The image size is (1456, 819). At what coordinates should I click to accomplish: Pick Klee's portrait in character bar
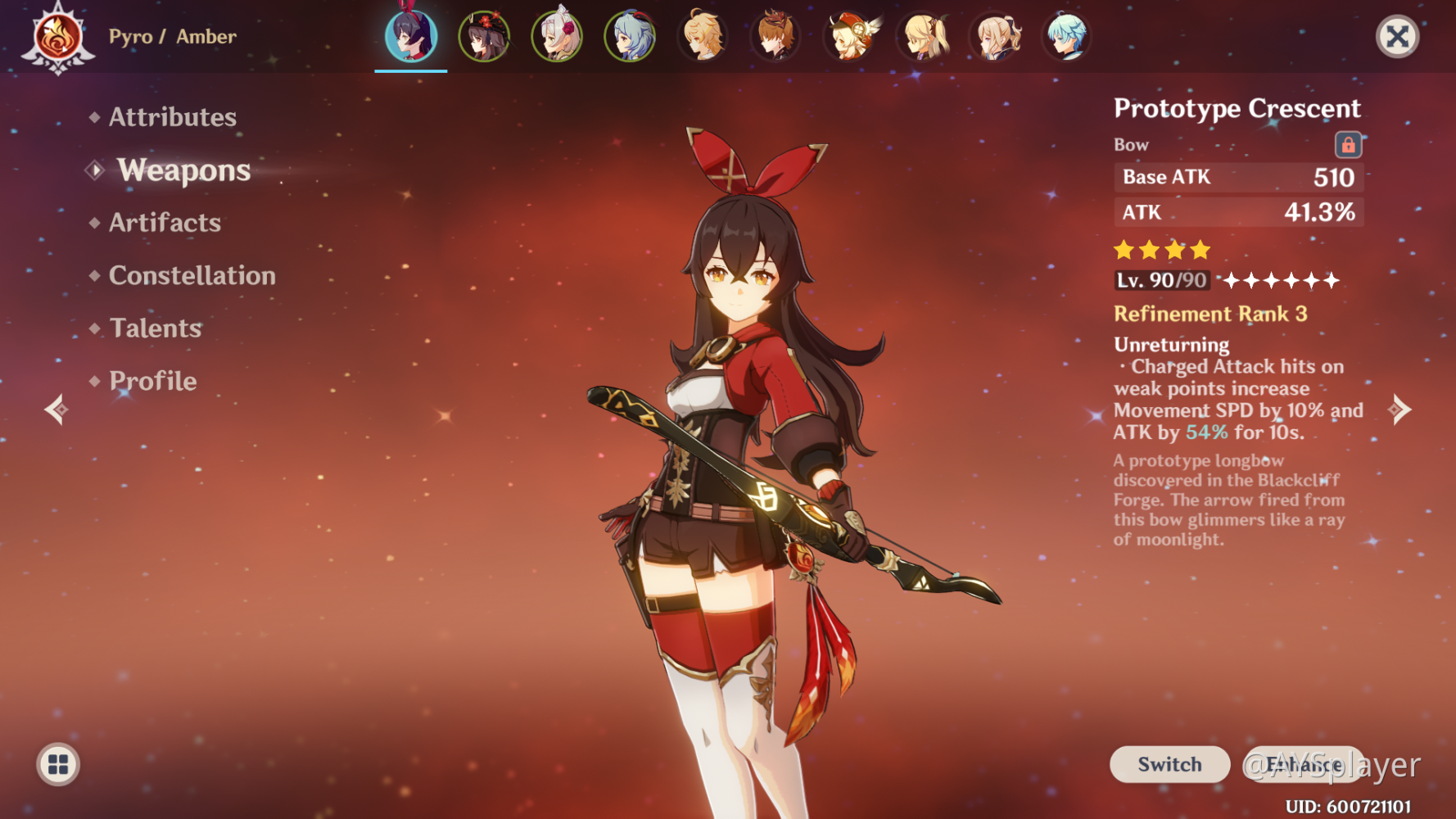pyautogui.click(x=849, y=37)
